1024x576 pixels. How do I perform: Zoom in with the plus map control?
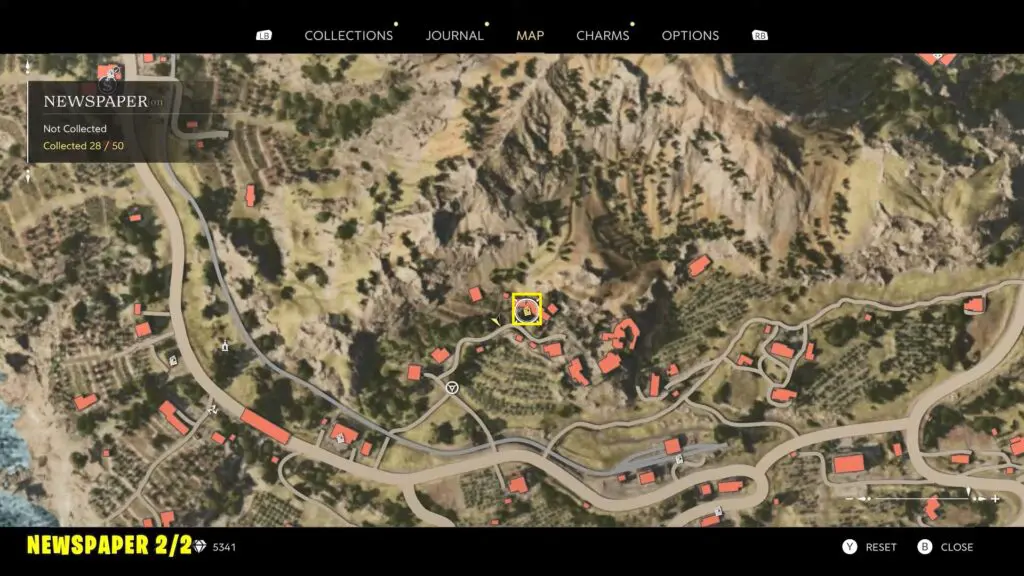(996, 498)
